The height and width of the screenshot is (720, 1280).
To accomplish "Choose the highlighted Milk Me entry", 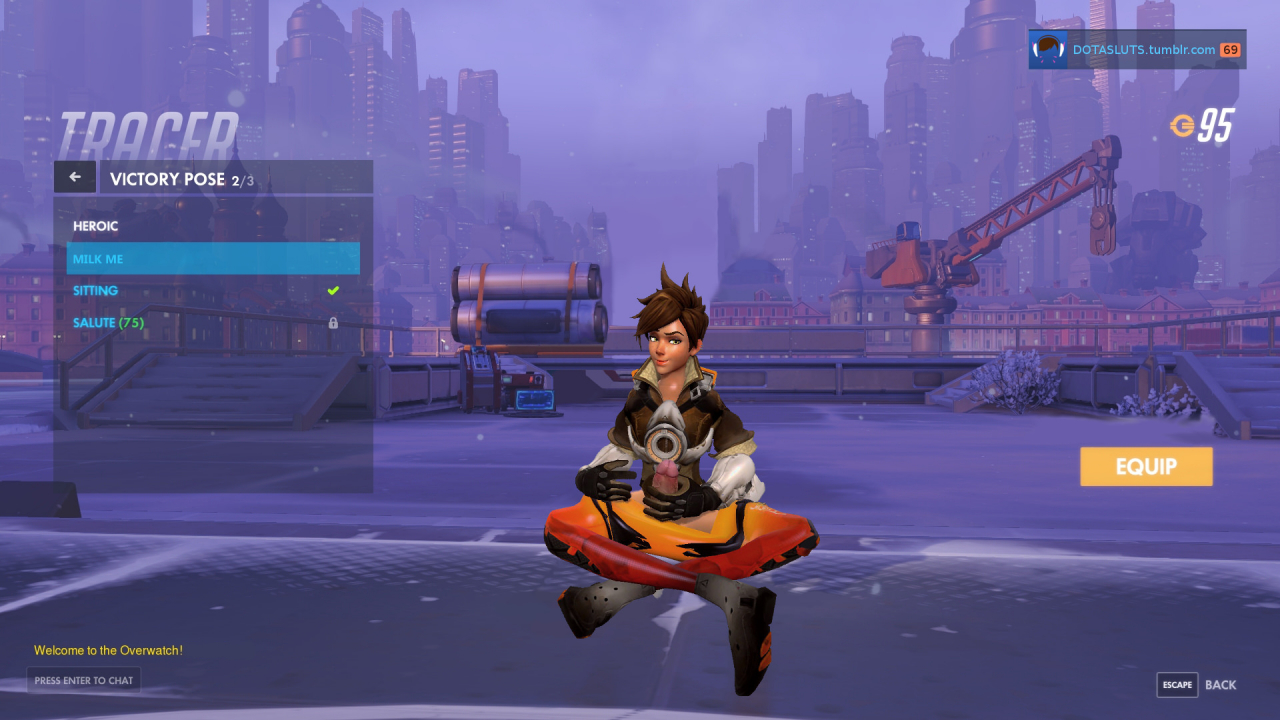I will [x=213, y=259].
